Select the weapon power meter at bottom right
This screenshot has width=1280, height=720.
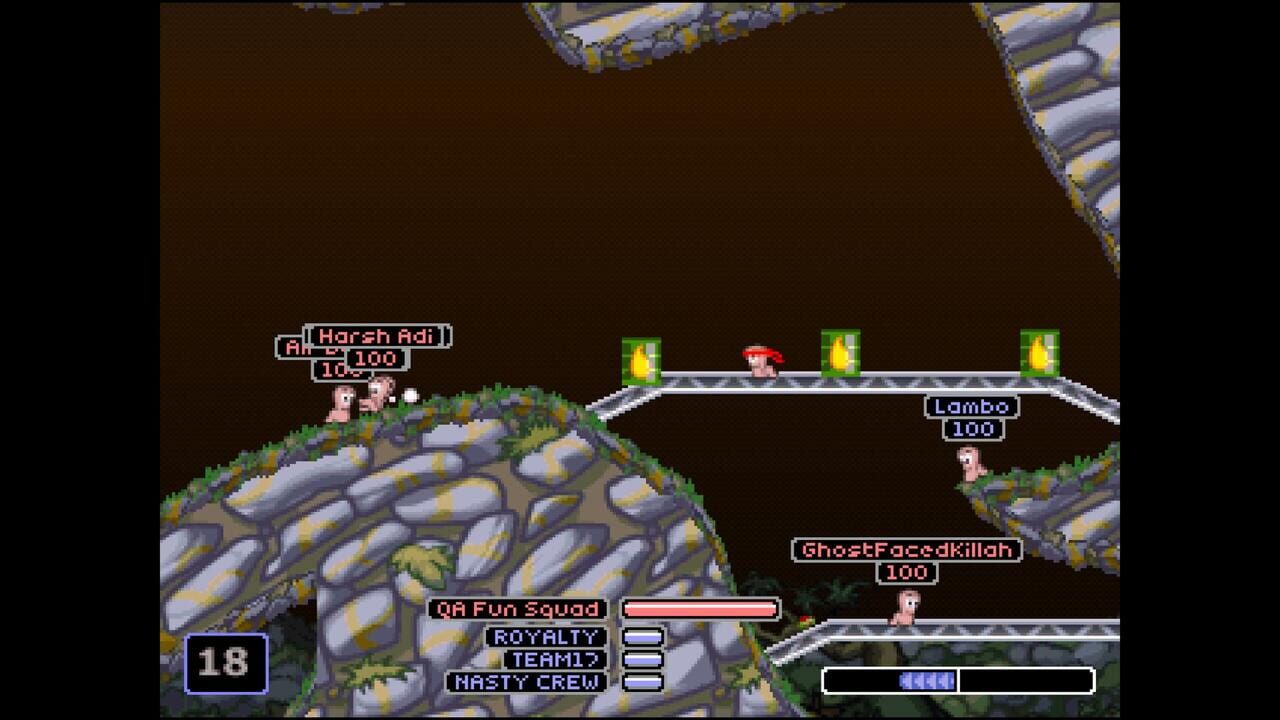click(958, 680)
